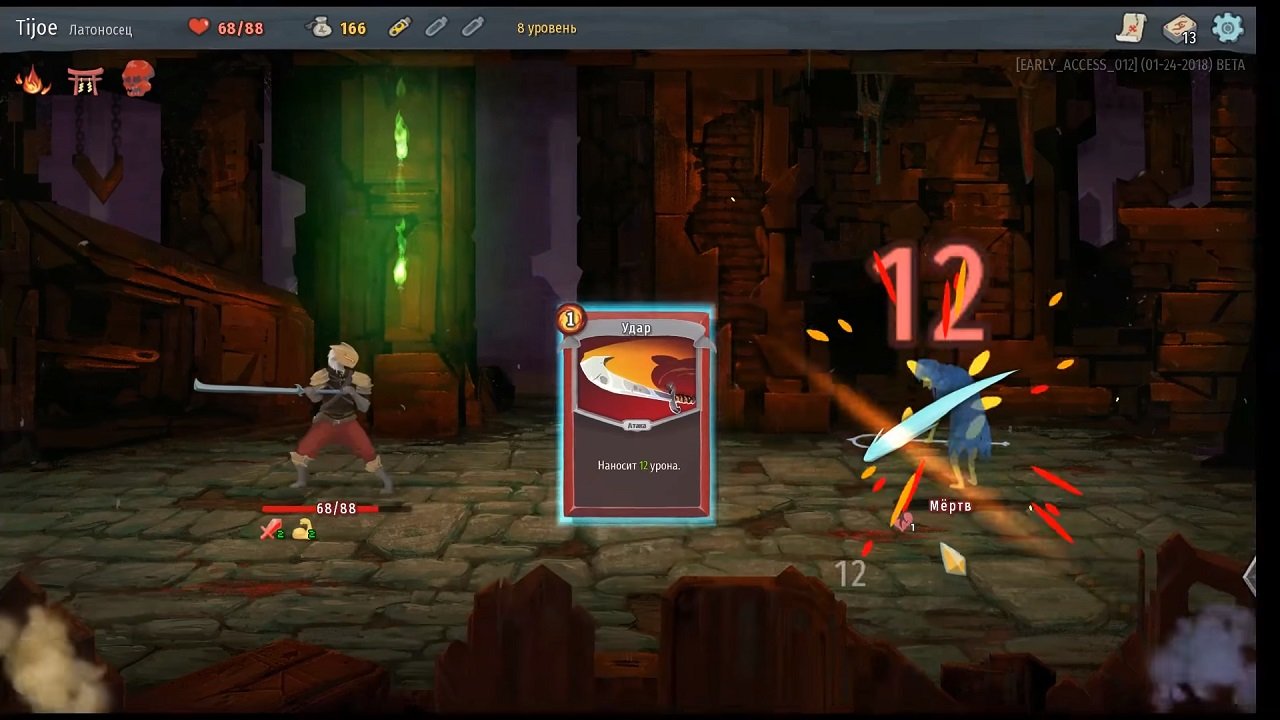Click the Burning Blood flame relic

[x=35, y=80]
